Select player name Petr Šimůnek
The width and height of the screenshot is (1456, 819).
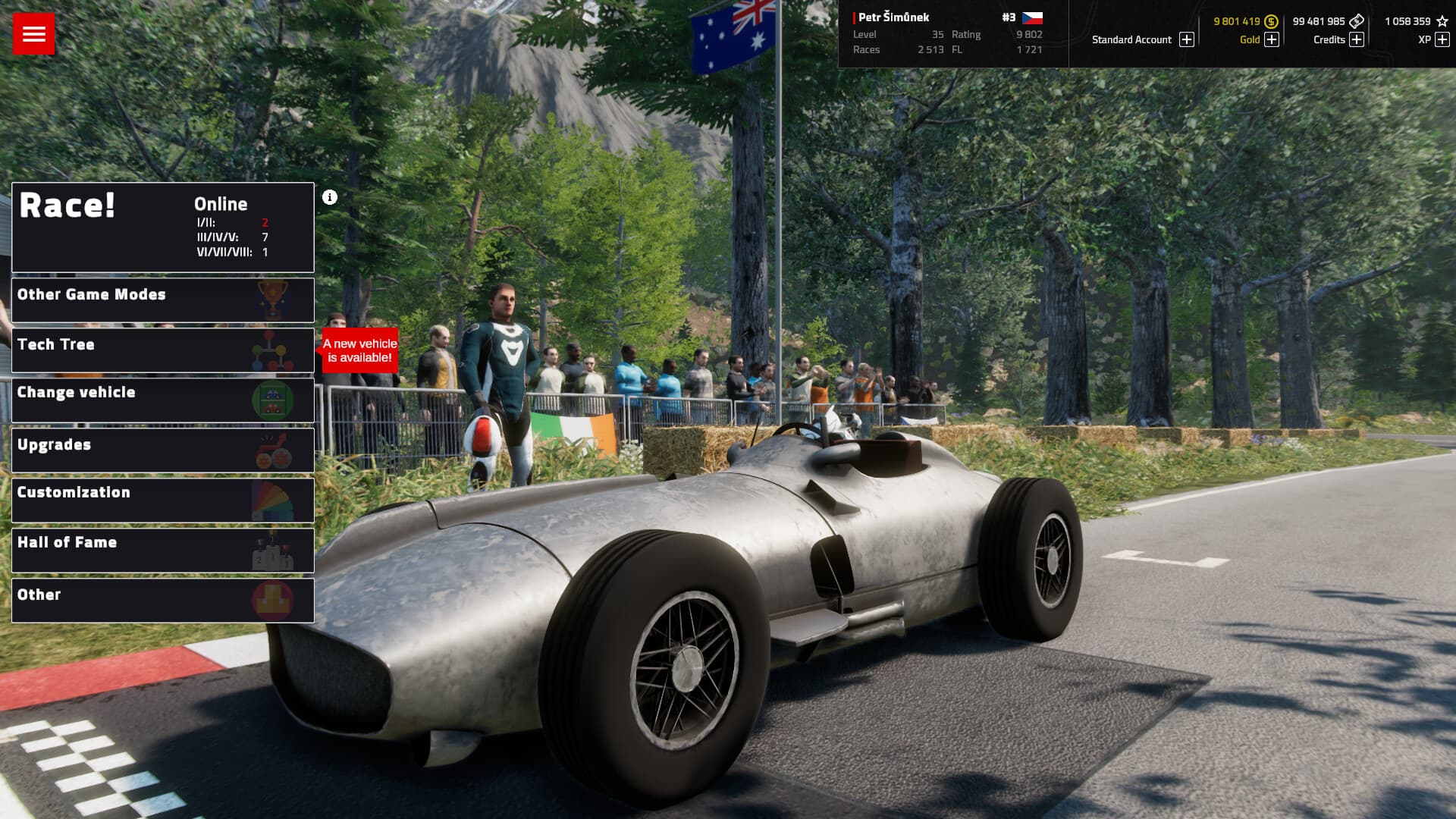click(893, 17)
